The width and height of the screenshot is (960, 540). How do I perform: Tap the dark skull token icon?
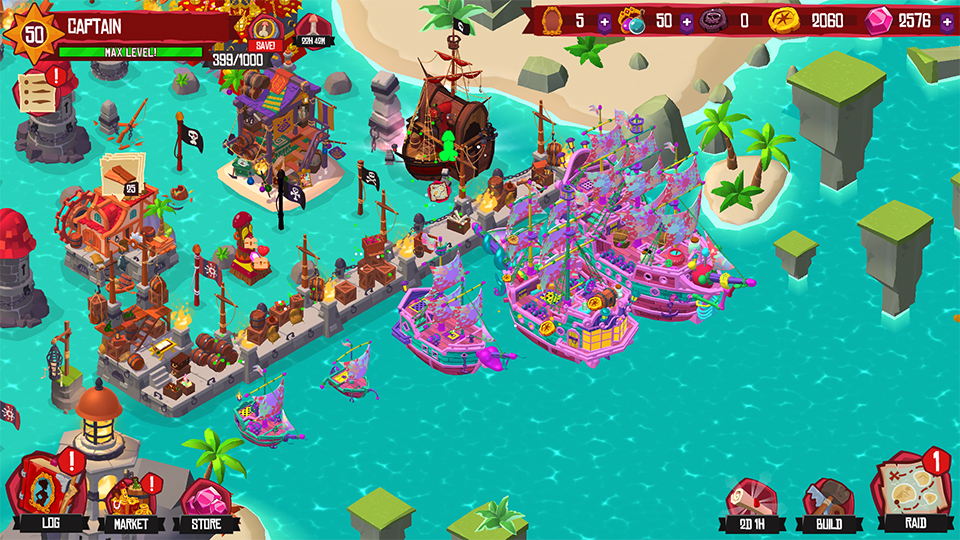click(x=714, y=21)
